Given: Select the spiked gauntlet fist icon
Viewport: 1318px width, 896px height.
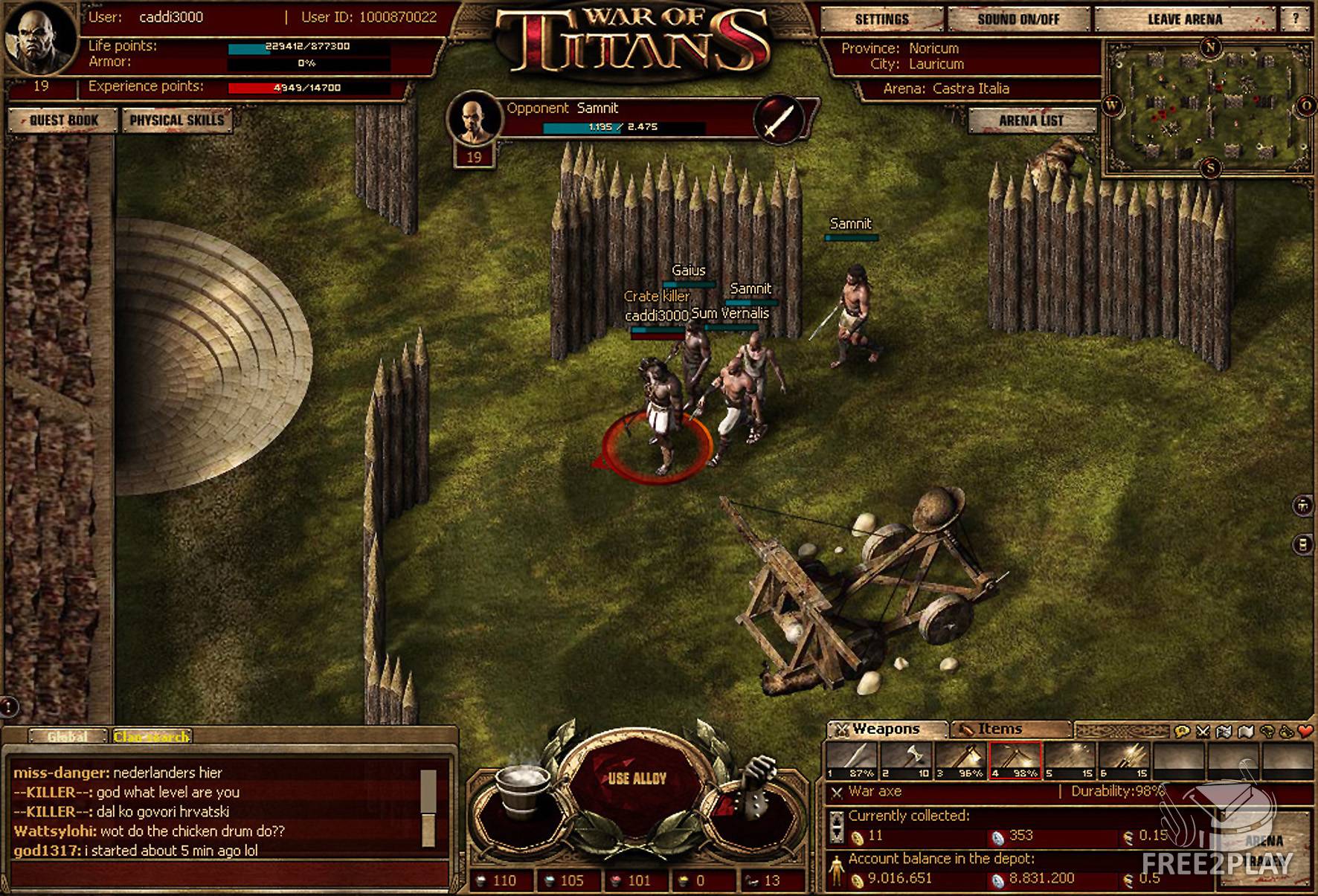Looking at the screenshot, I should (755, 788).
